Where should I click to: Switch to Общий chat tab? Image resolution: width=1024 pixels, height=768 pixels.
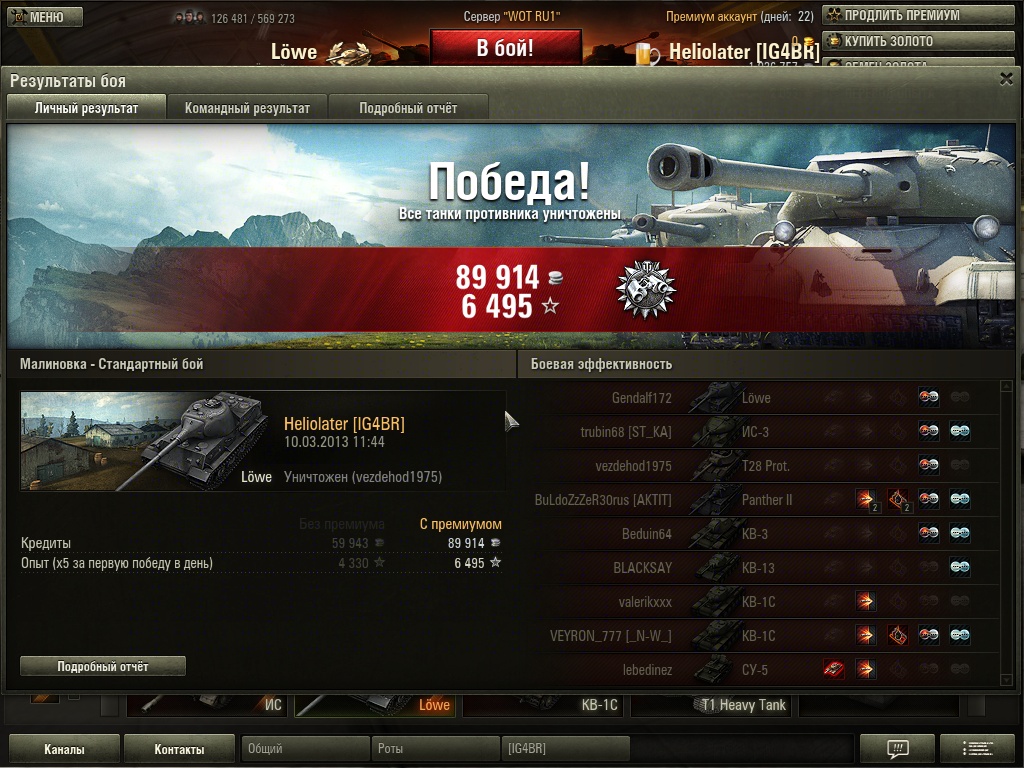point(305,749)
